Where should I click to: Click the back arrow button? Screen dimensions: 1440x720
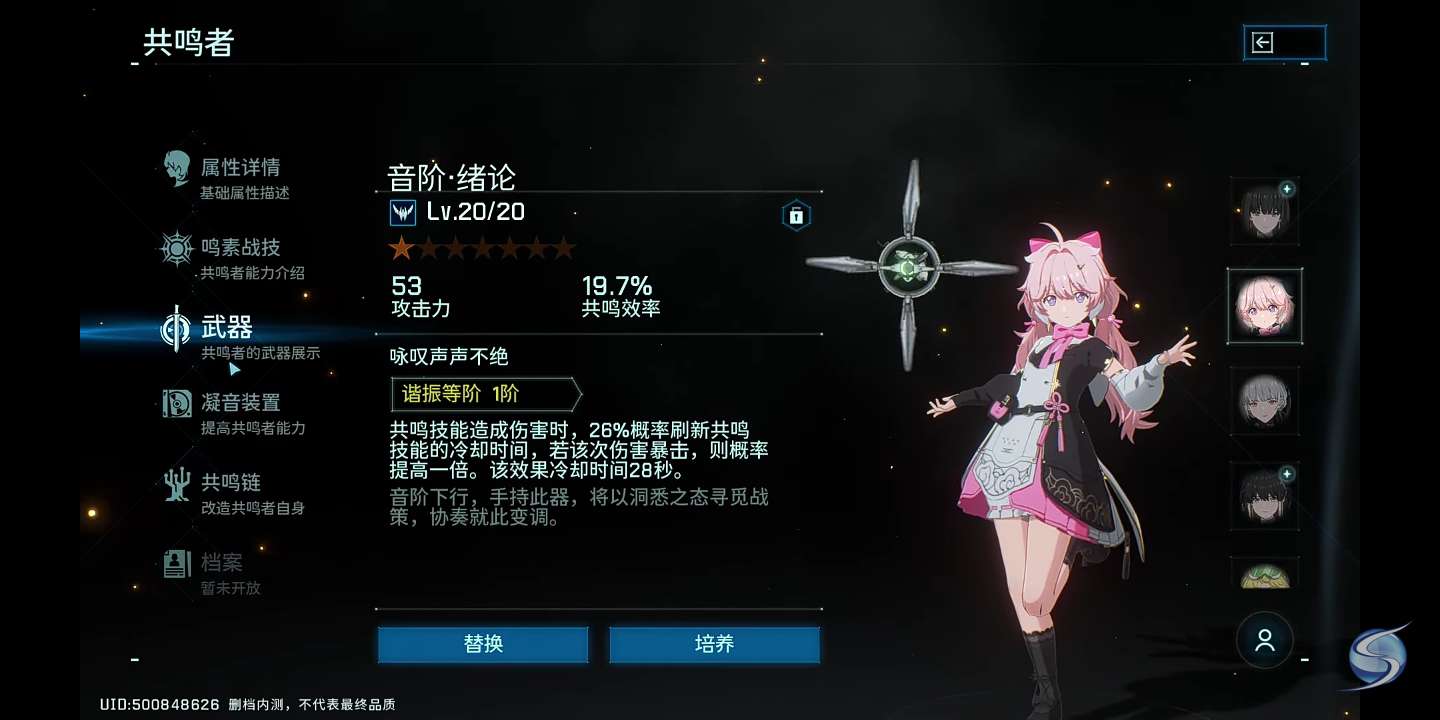[1284, 42]
